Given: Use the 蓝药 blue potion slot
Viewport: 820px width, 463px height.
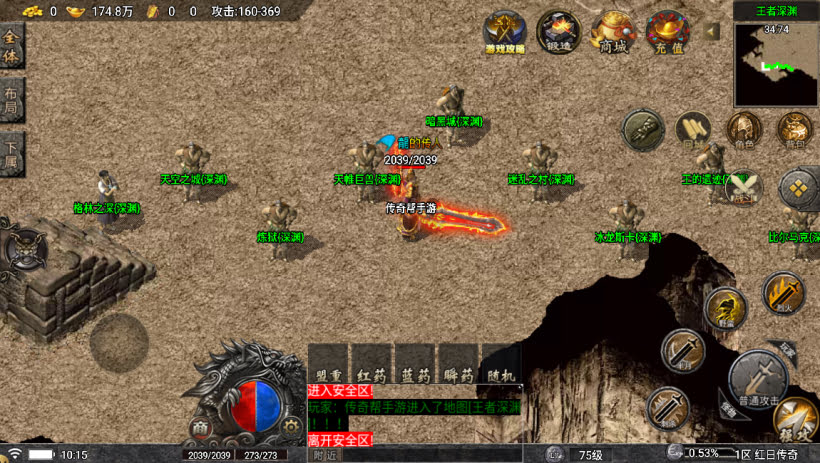Looking at the screenshot, I should [x=414, y=364].
